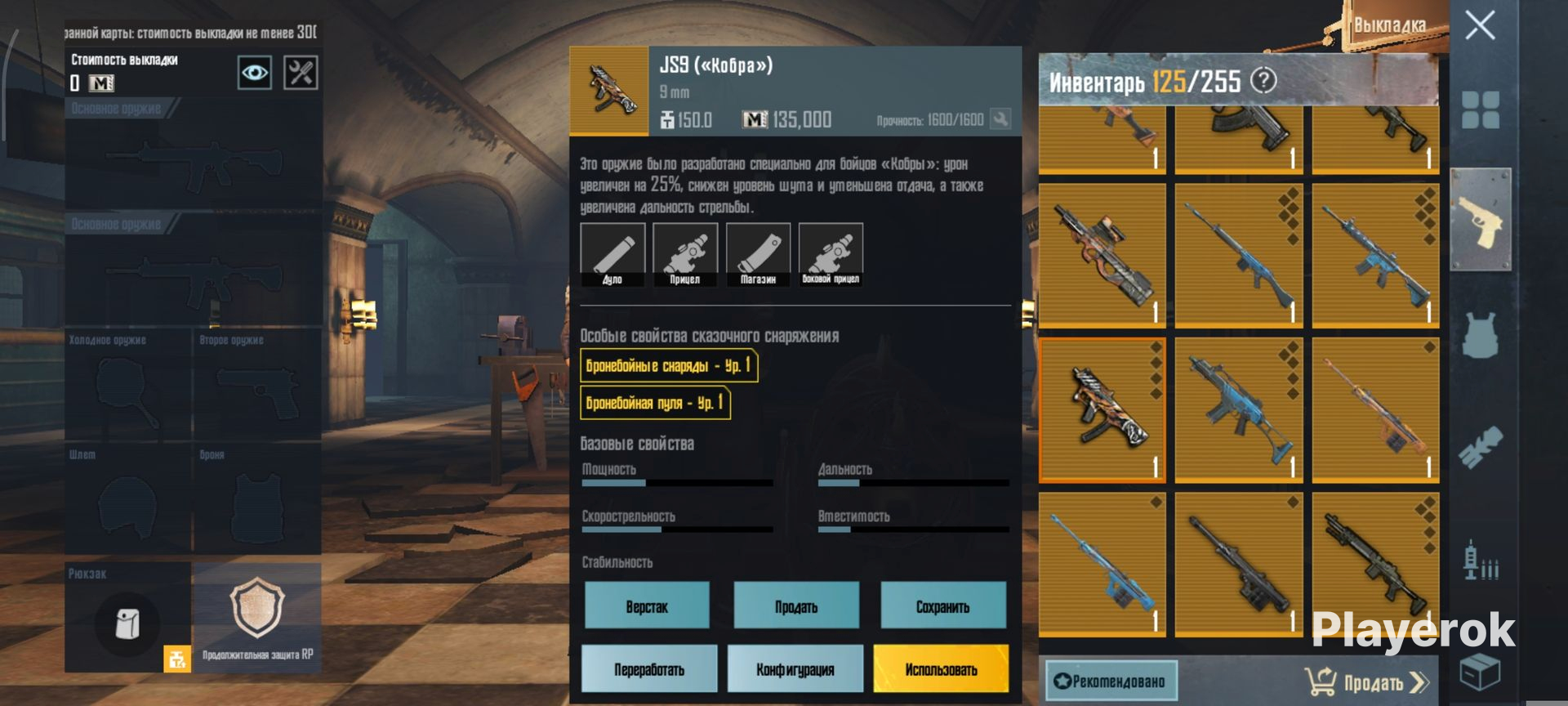This screenshot has width=1568, height=706.
Task: Select the orange JS9 Cobra inventory item
Action: click(x=1102, y=409)
